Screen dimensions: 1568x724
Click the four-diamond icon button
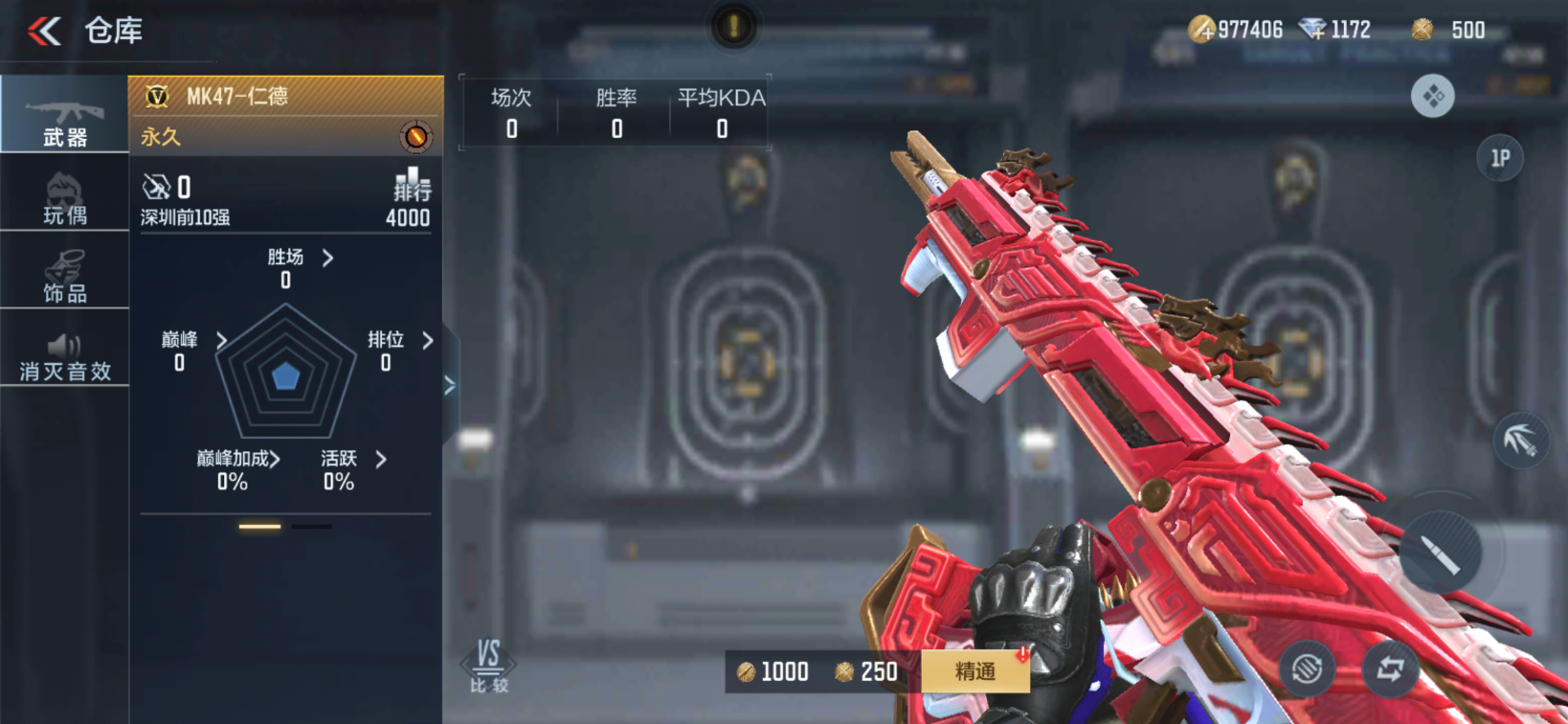click(1432, 96)
